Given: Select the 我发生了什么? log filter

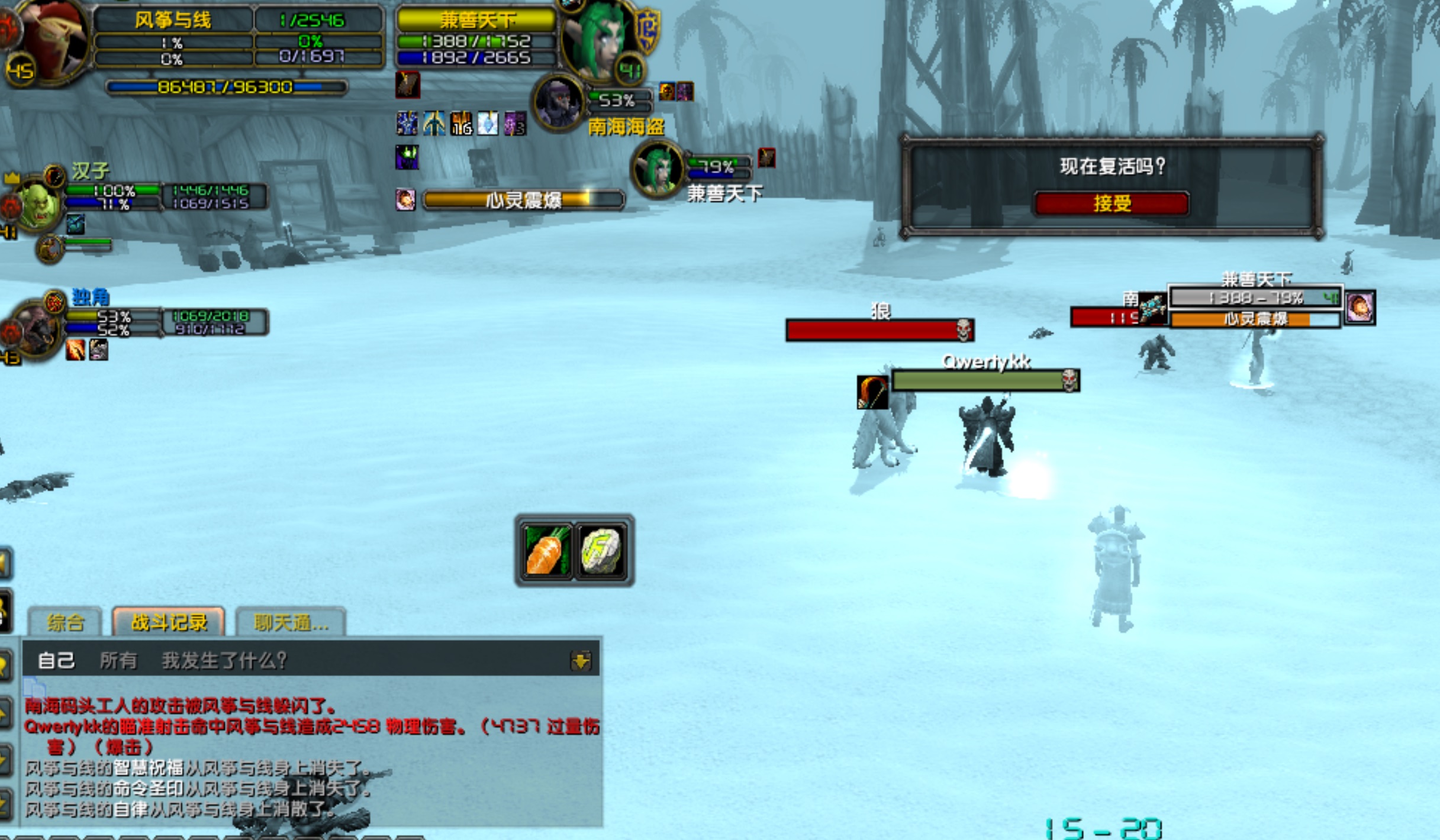Looking at the screenshot, I should [224, 660].
